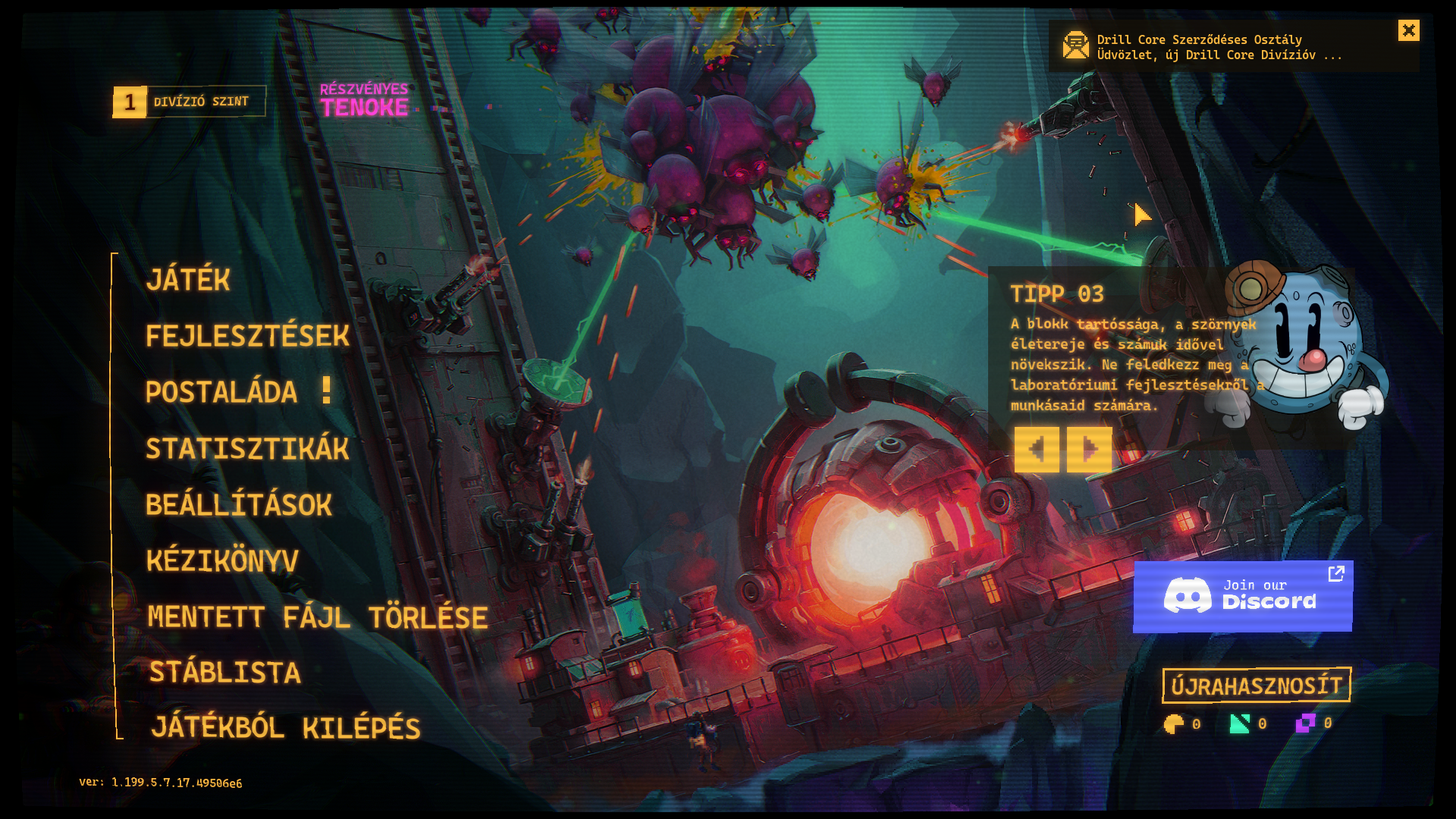Click the Join our Discord banner
The width and height of the screenshot is (1456, 819).
click(1242, 596)
